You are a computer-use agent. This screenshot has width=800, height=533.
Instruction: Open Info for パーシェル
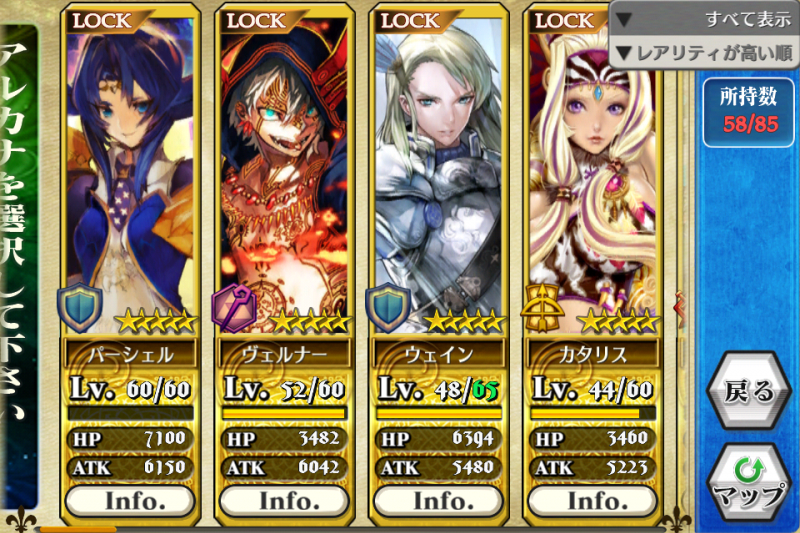[130, 499]
